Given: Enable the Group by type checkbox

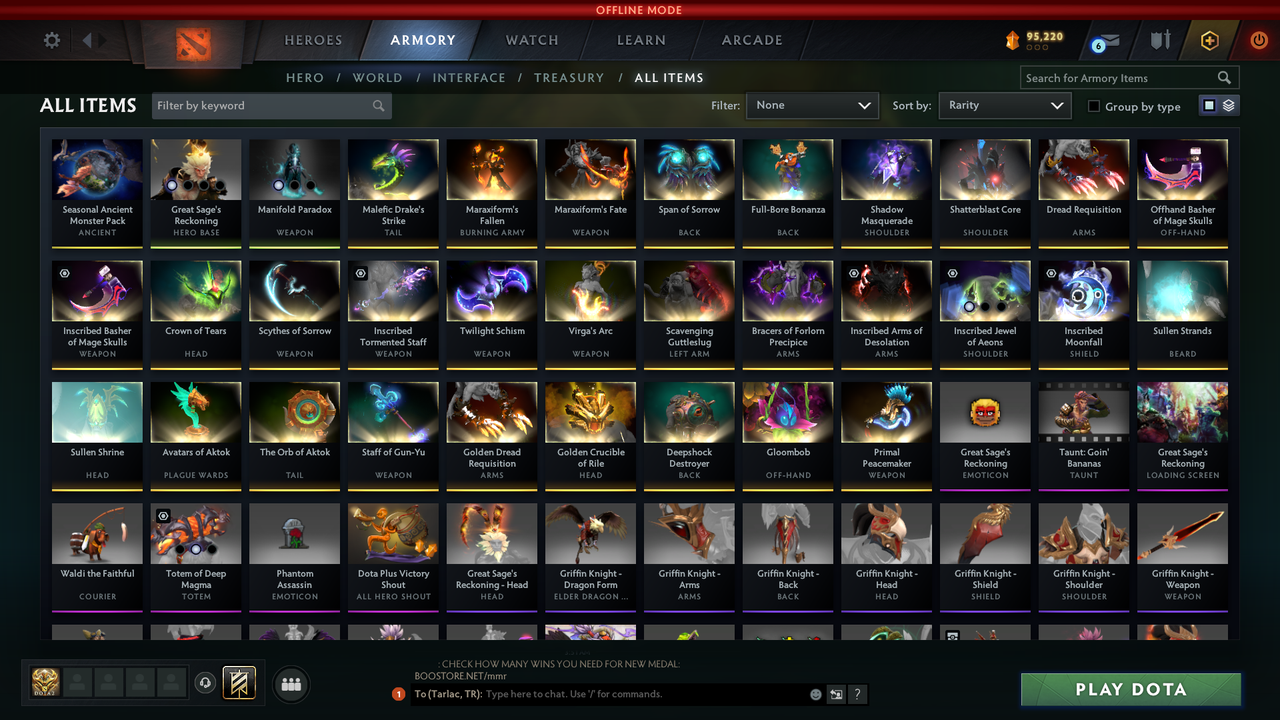Looking at the screenshot, I should (x=1093, y=106).
